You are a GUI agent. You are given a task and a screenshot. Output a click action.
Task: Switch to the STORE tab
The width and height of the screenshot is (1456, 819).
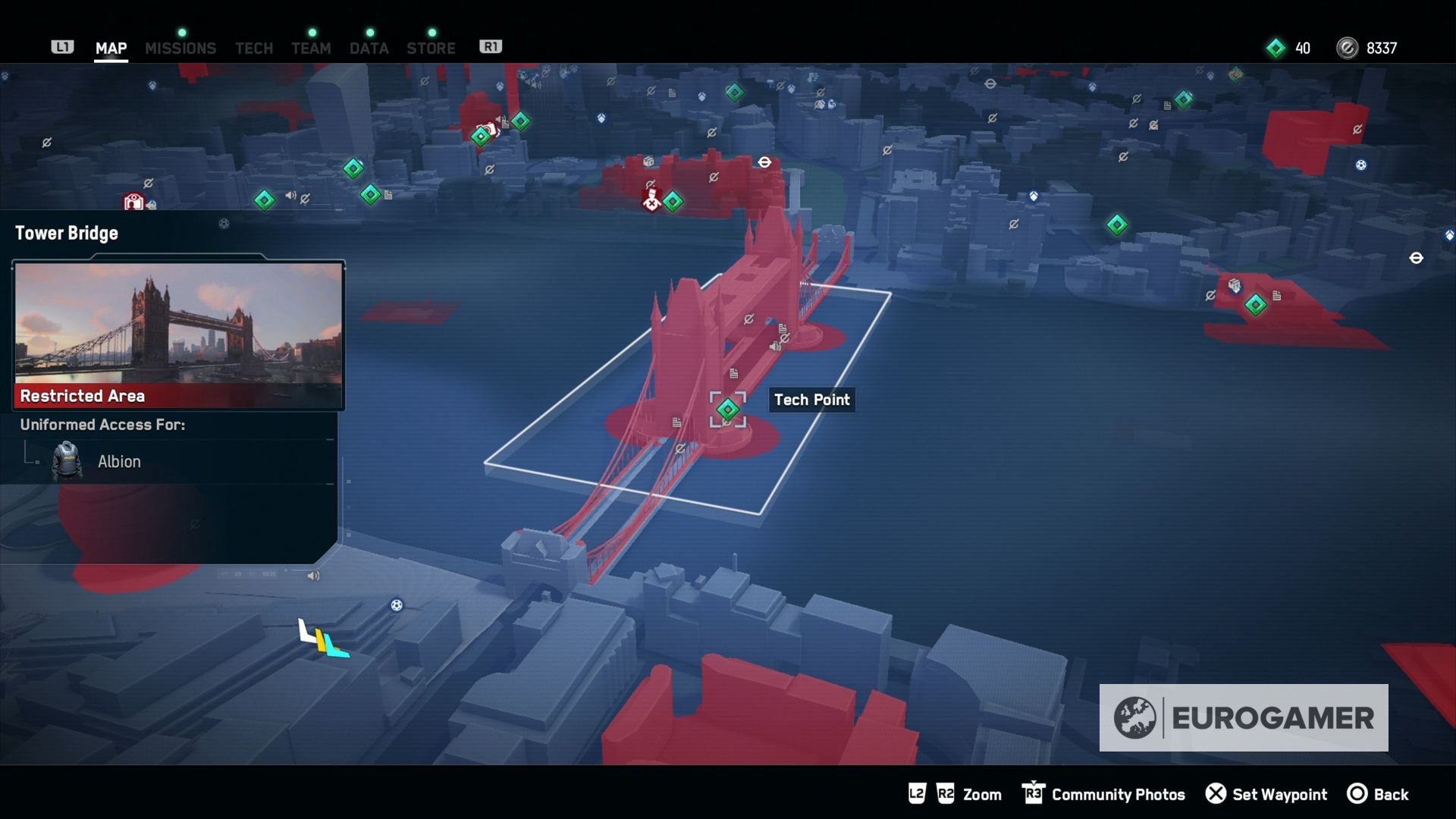[431, 48]
